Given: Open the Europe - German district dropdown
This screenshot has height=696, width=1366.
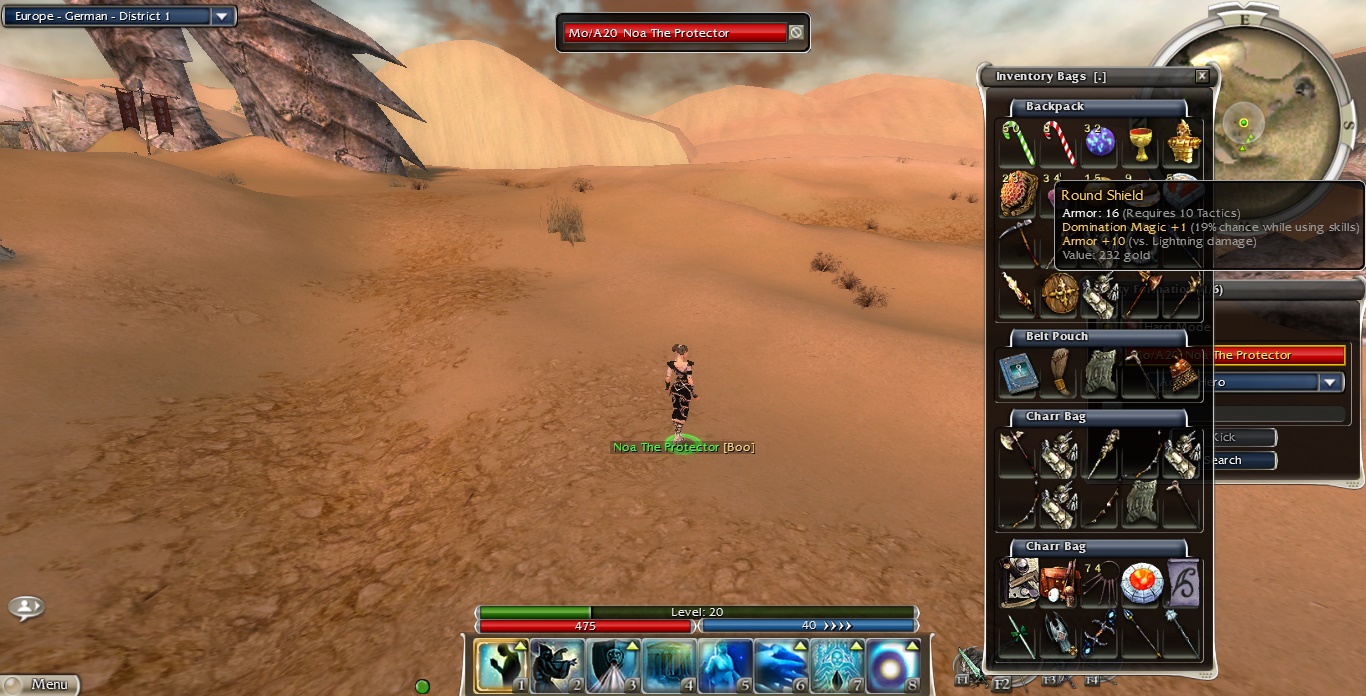Looking at the screenshot, I should (222, 16).
